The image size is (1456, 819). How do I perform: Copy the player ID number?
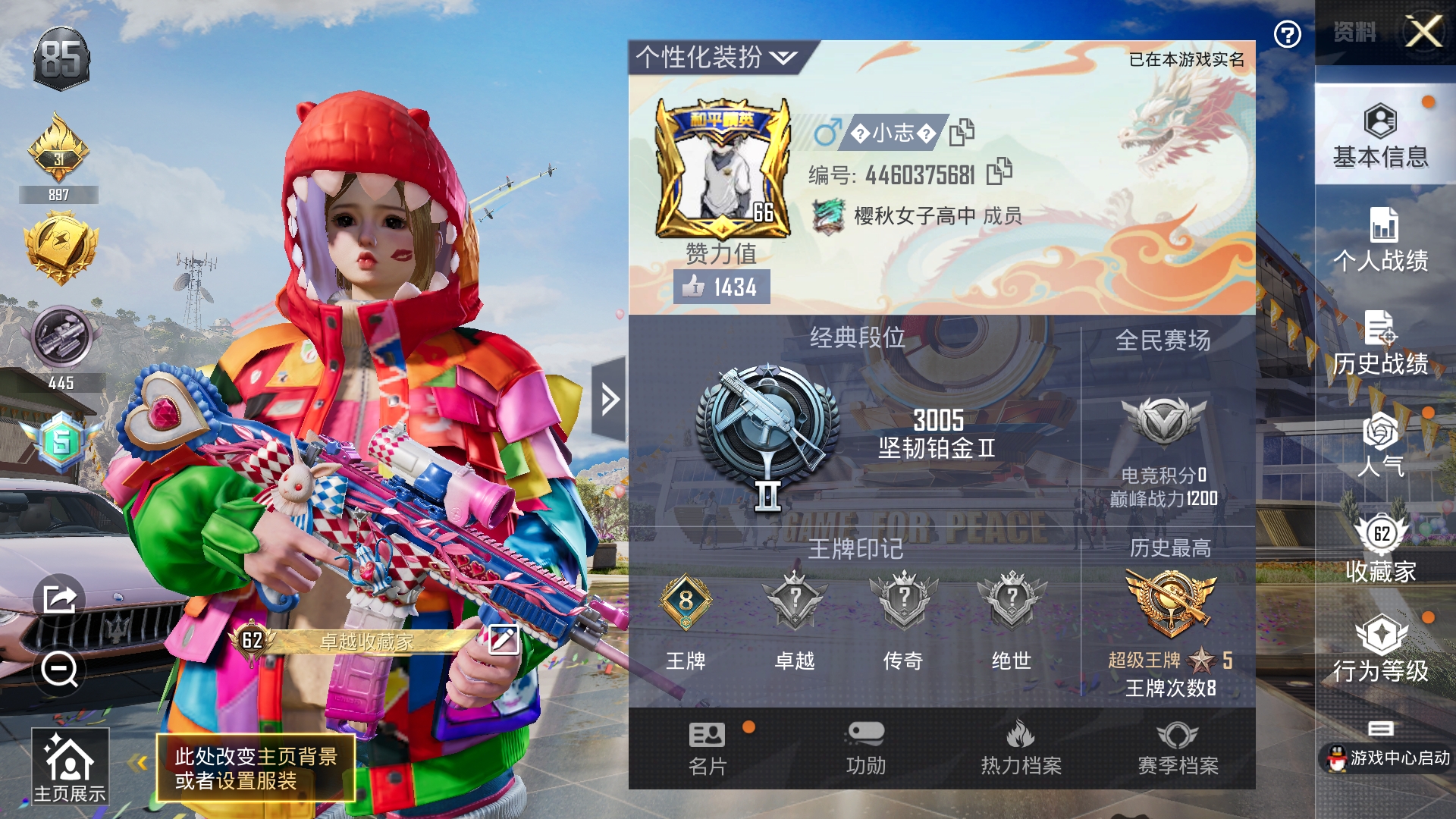pos(999,172)
